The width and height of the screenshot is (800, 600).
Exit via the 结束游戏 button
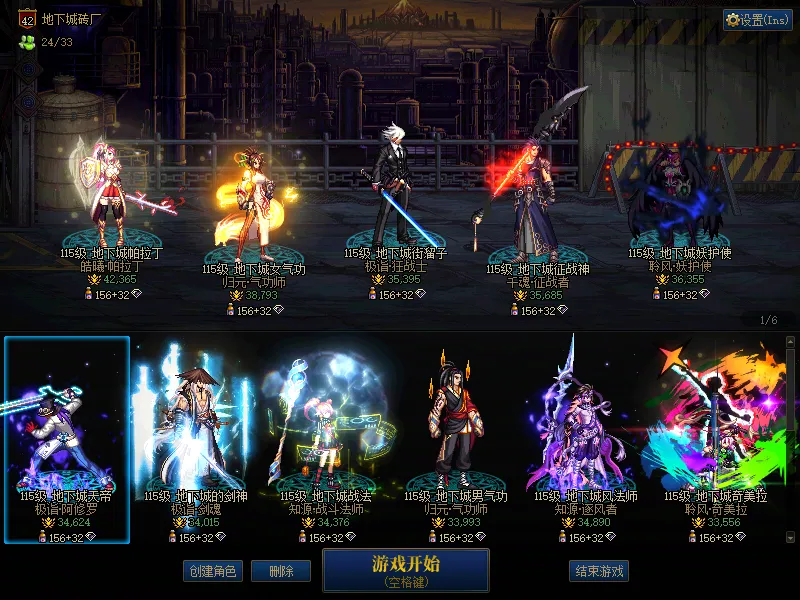point(600,571)
